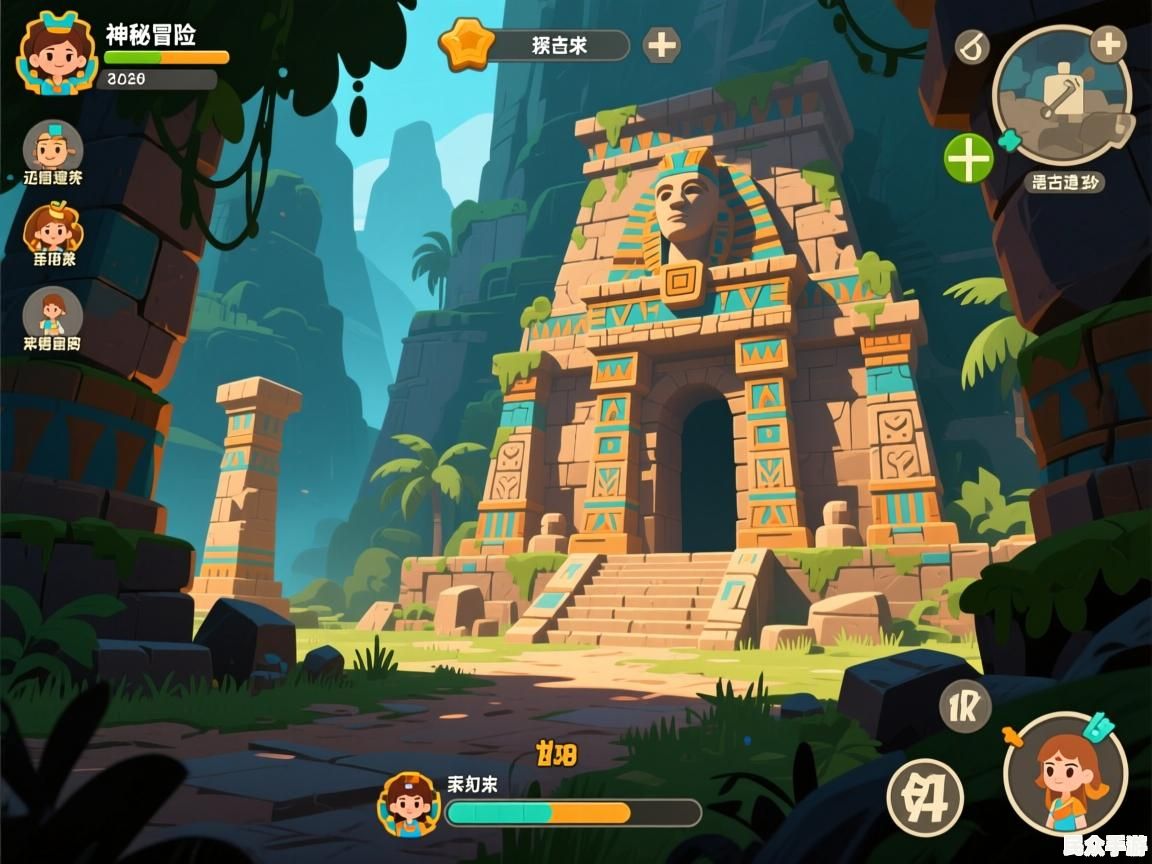Tap the green plus button beside the minimap
The height and width of the screenshot is (864, 1152).
click(969, 158)
